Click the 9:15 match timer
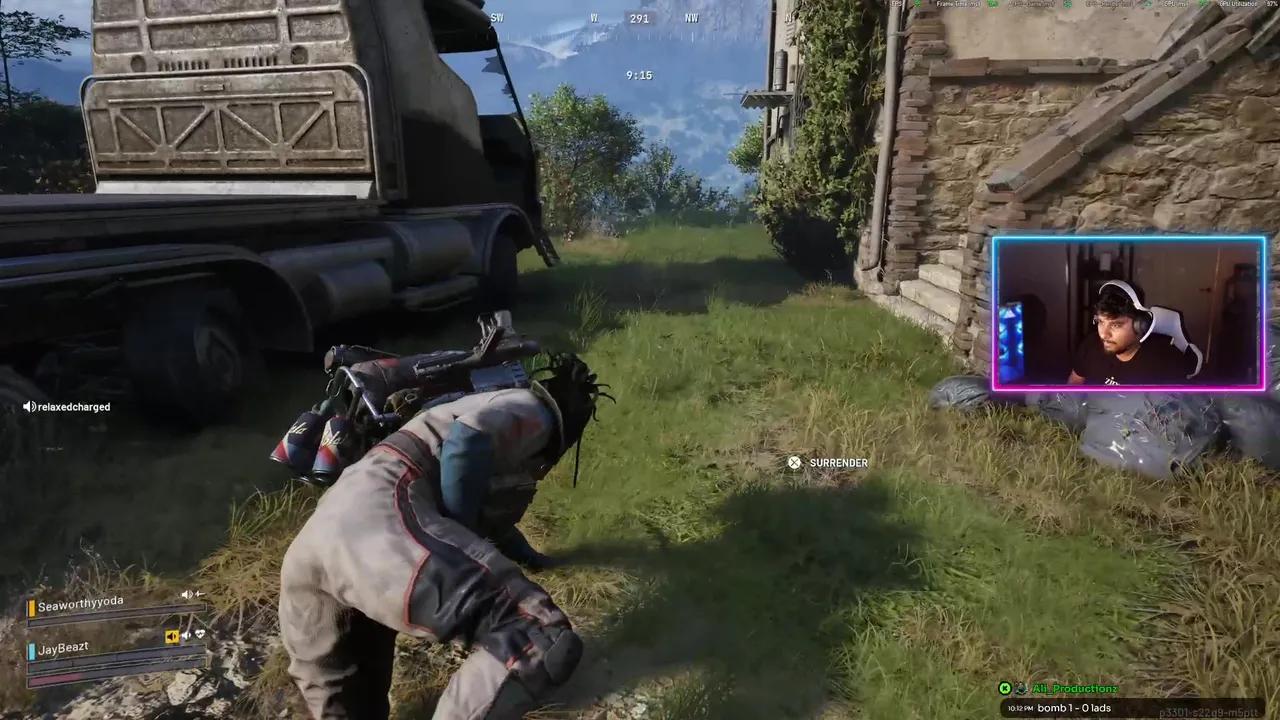The image size is (1280, 720). pyautogui.click(x=639, y=74)
